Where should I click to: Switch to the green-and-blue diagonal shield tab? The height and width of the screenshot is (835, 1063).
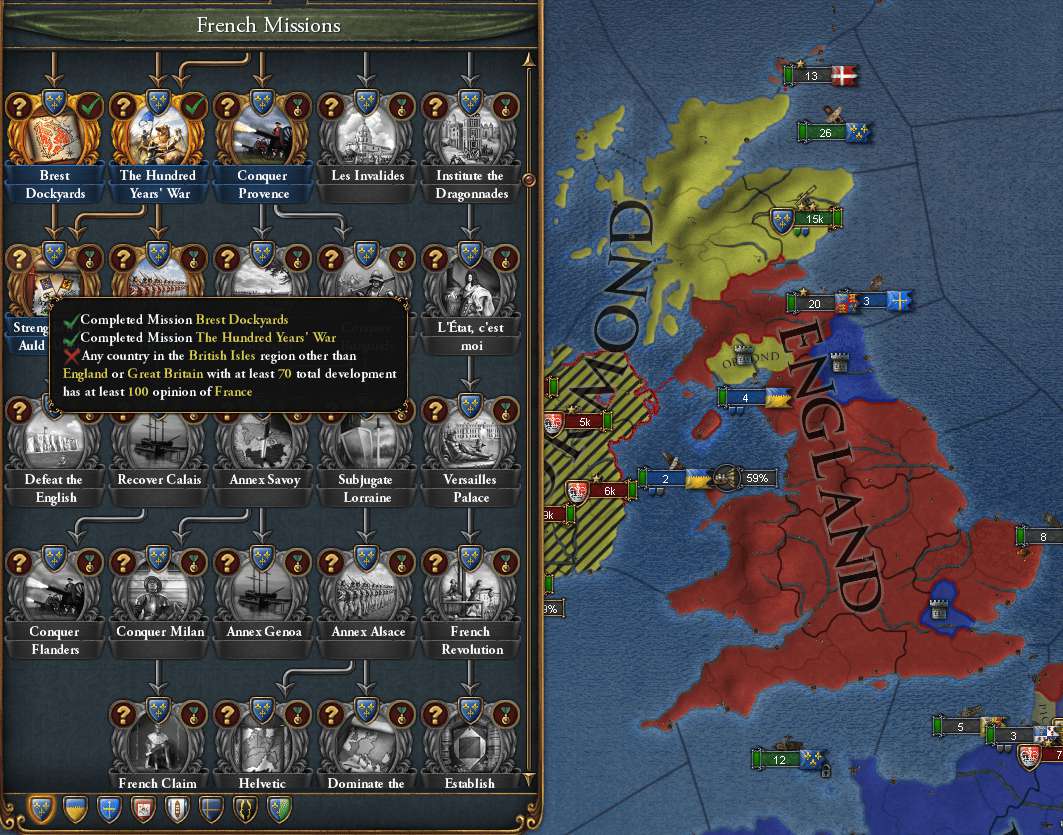pyautogui.click(x=279, y=809)
